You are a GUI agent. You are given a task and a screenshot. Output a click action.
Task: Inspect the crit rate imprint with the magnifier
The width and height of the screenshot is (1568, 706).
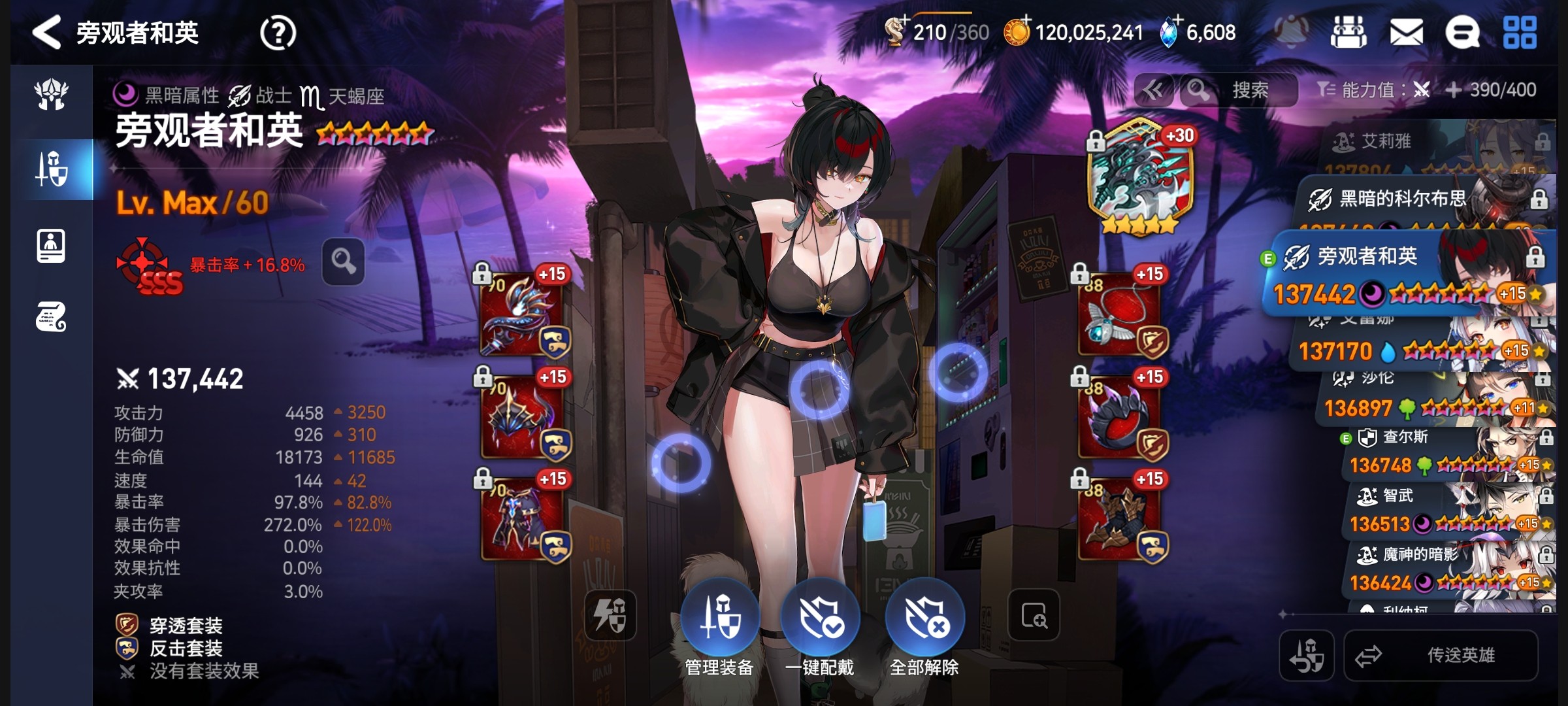coord(343,262)
